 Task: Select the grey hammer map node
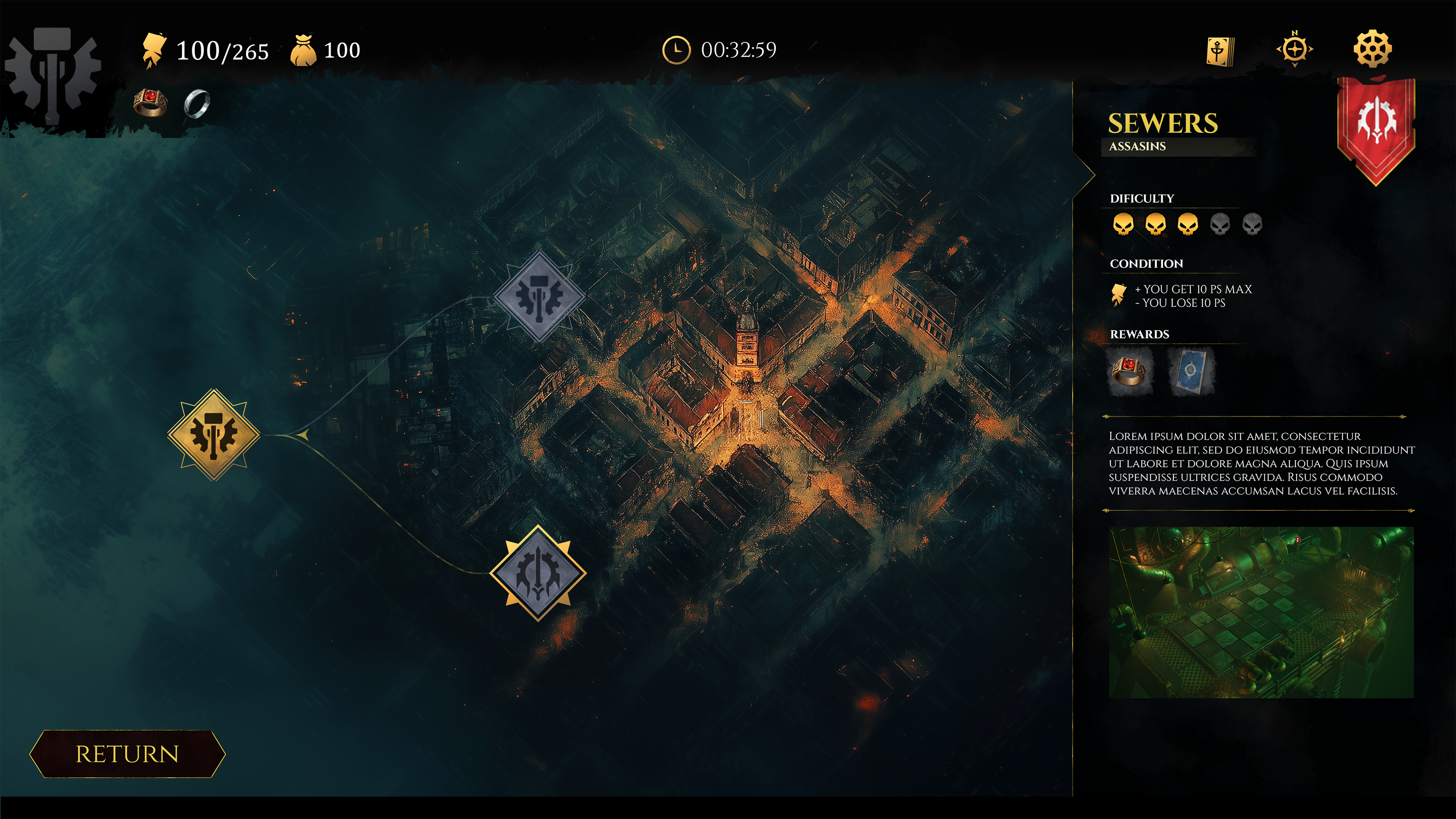click(x=539, y=297)
